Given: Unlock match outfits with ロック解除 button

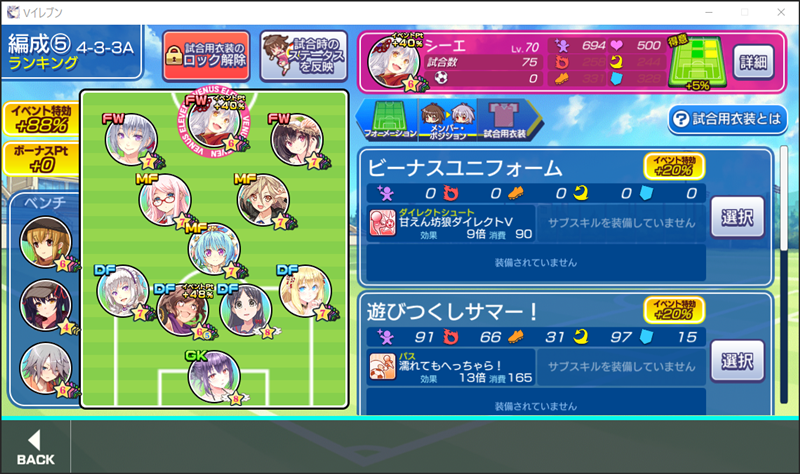Looking at the screenshot, I should pyautogui.click(x=205, y=54).
